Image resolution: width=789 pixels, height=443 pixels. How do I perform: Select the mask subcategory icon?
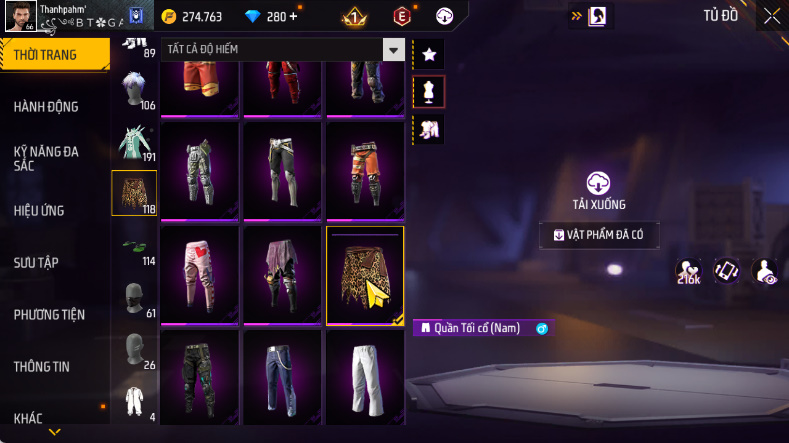pyautogui.click(x=133, y=296)
